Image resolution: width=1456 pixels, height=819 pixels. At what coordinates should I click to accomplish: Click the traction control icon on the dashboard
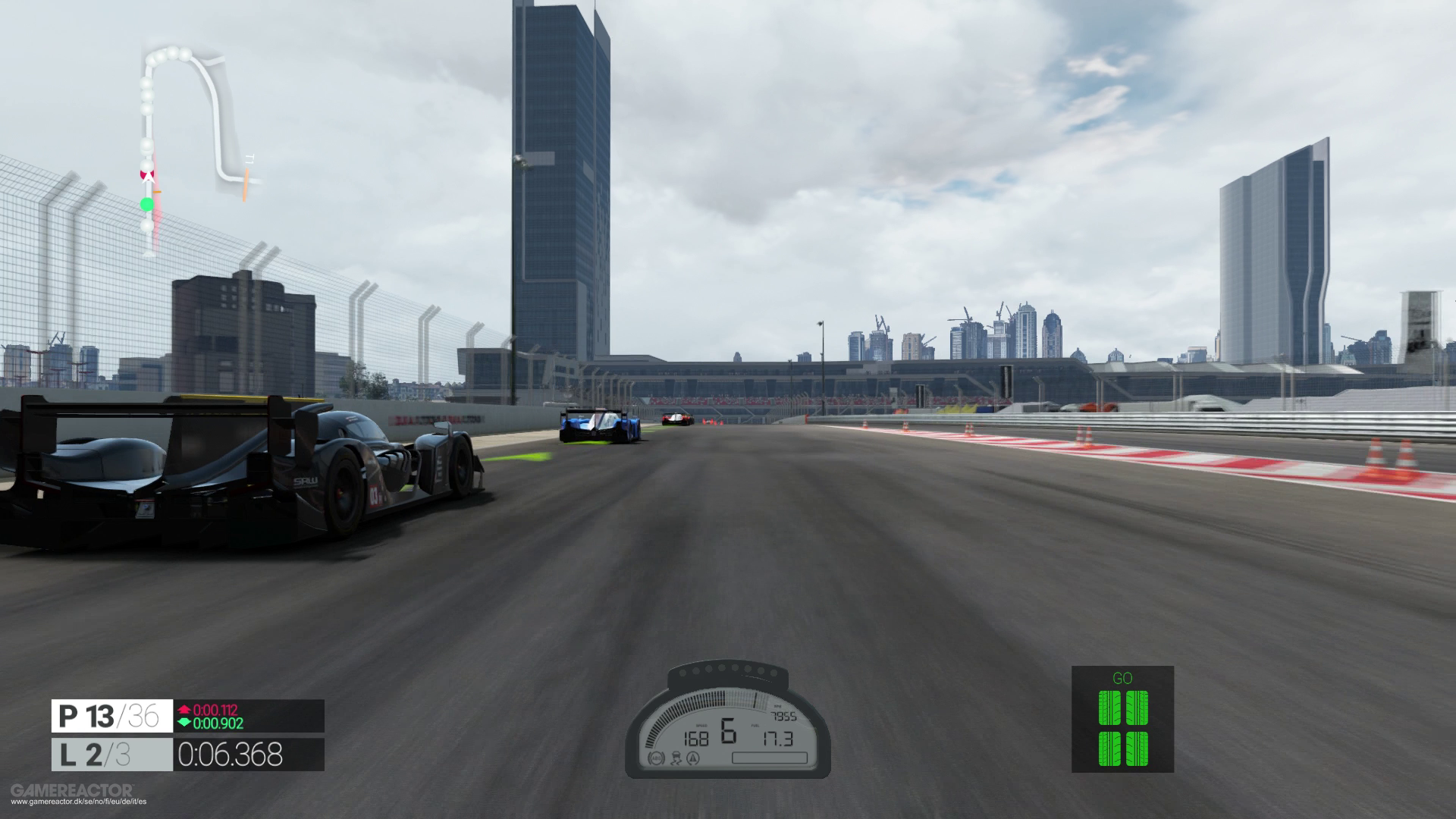point(676,759)
